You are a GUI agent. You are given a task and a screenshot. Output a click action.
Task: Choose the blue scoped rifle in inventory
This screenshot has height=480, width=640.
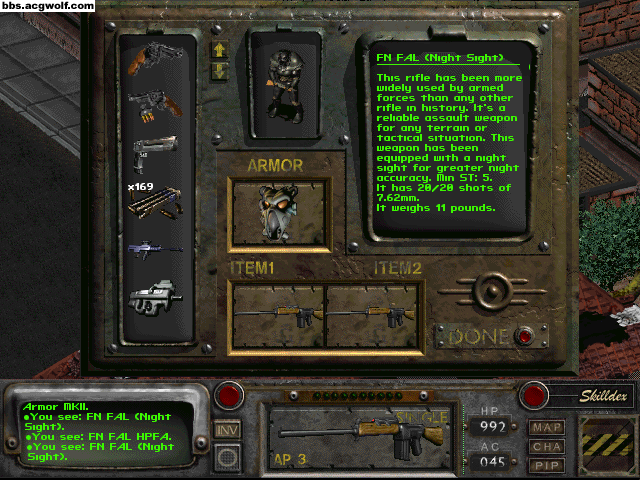point(153,247)
